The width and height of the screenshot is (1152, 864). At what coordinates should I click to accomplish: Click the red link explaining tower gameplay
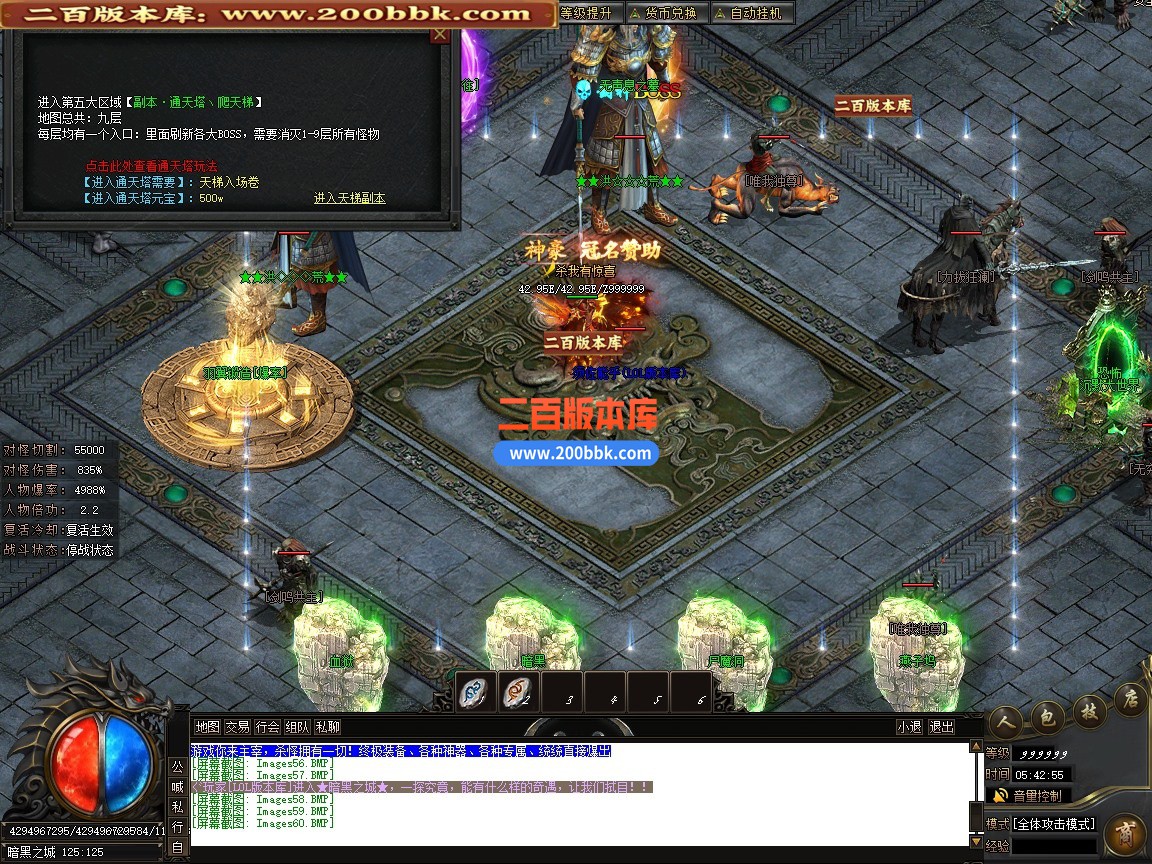coord(151,166)
